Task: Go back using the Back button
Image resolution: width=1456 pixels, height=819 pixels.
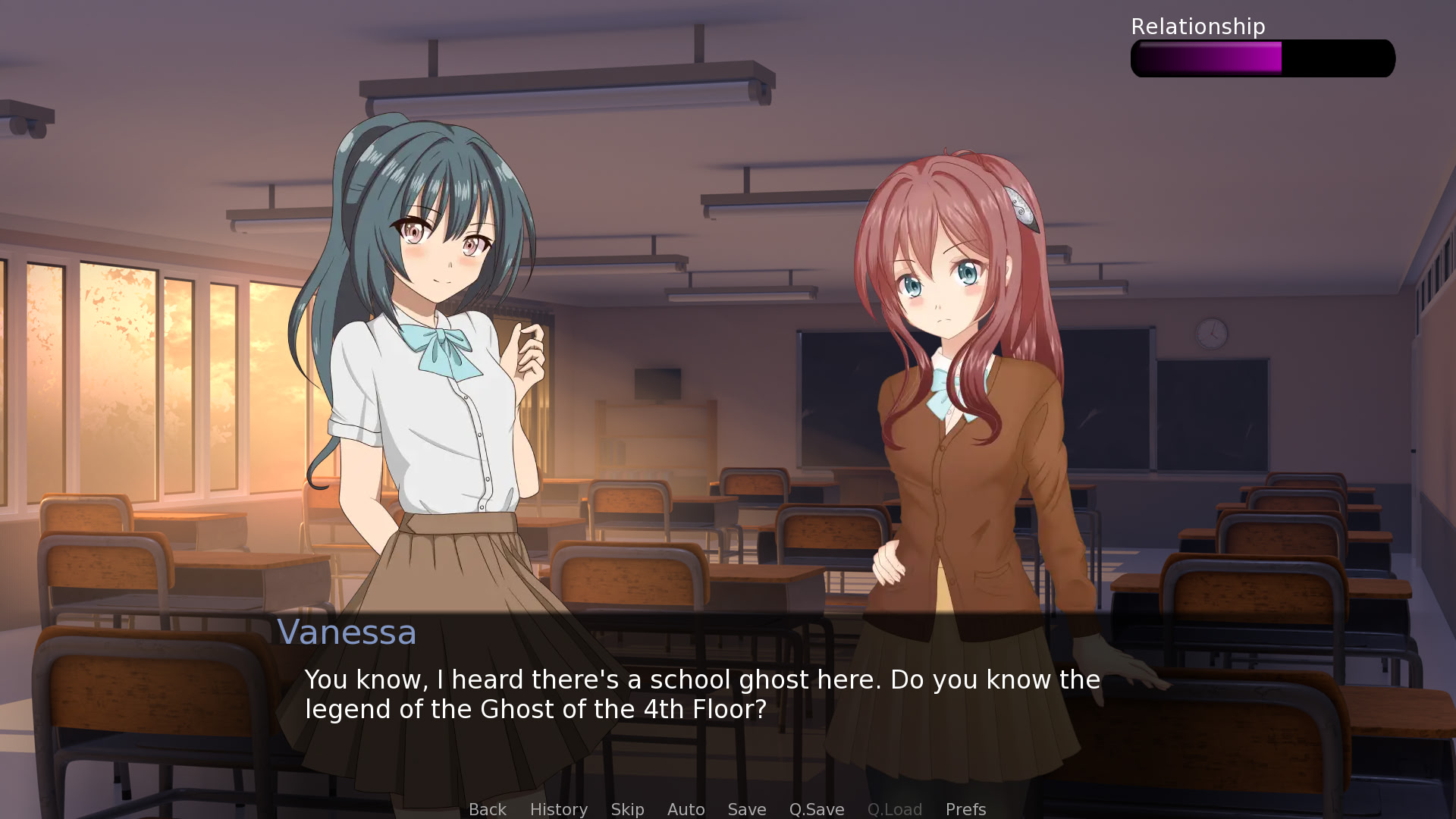Action: point(487,809)
